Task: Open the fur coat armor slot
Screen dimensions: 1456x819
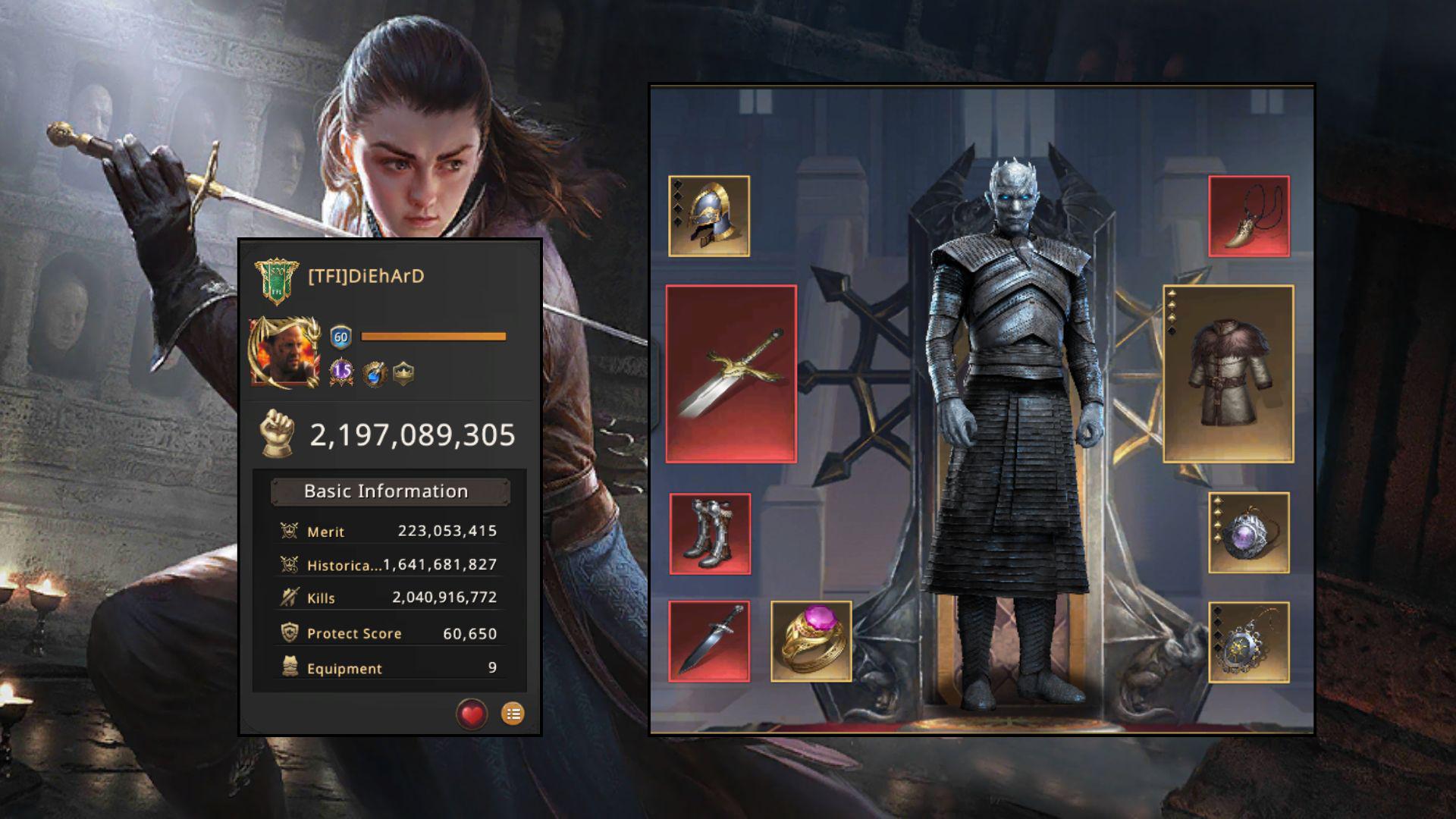Action: click(1228, 374)
